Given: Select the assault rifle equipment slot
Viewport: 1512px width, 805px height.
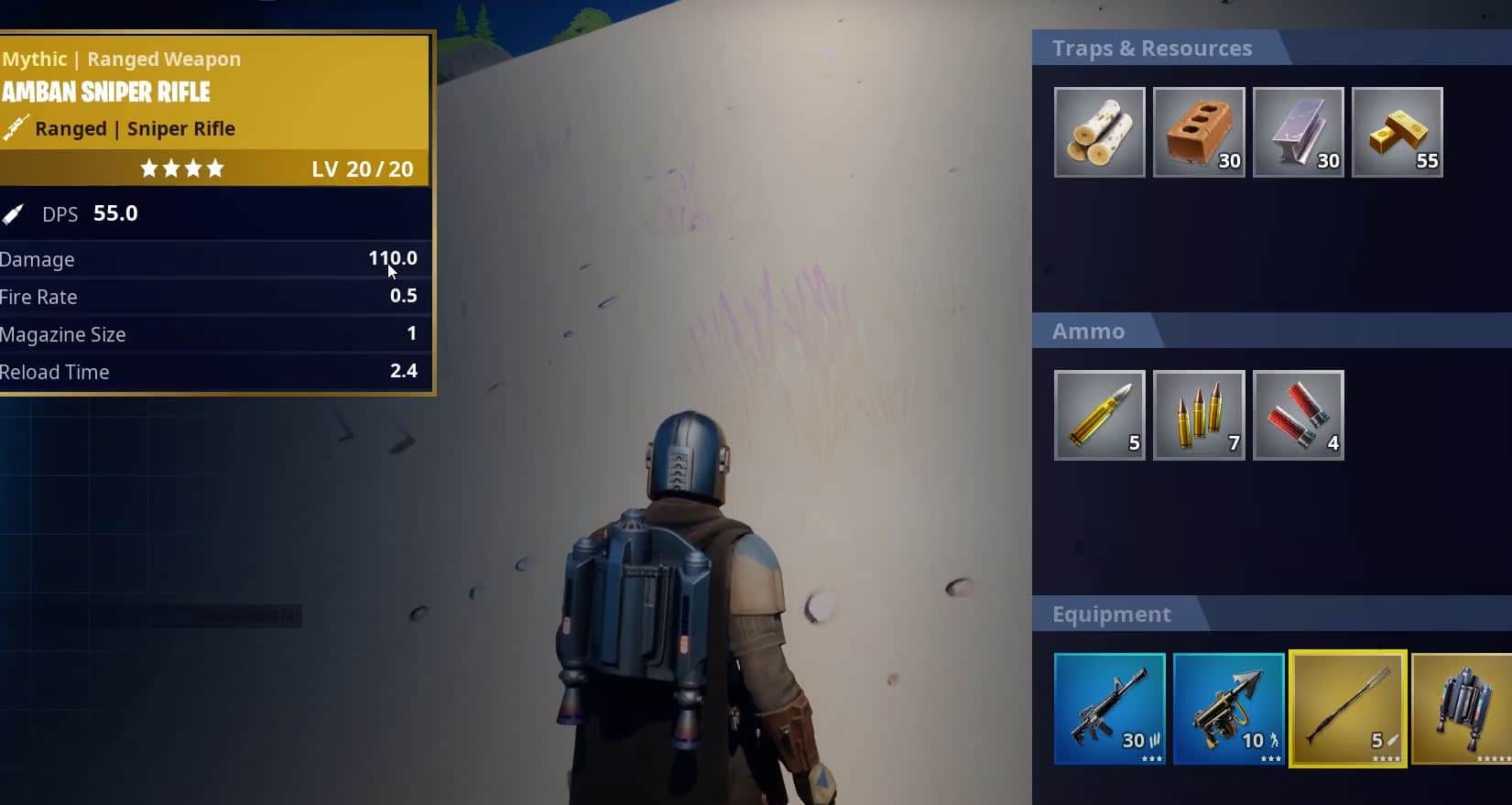Looking at the screenshot, I should 1109,710.
